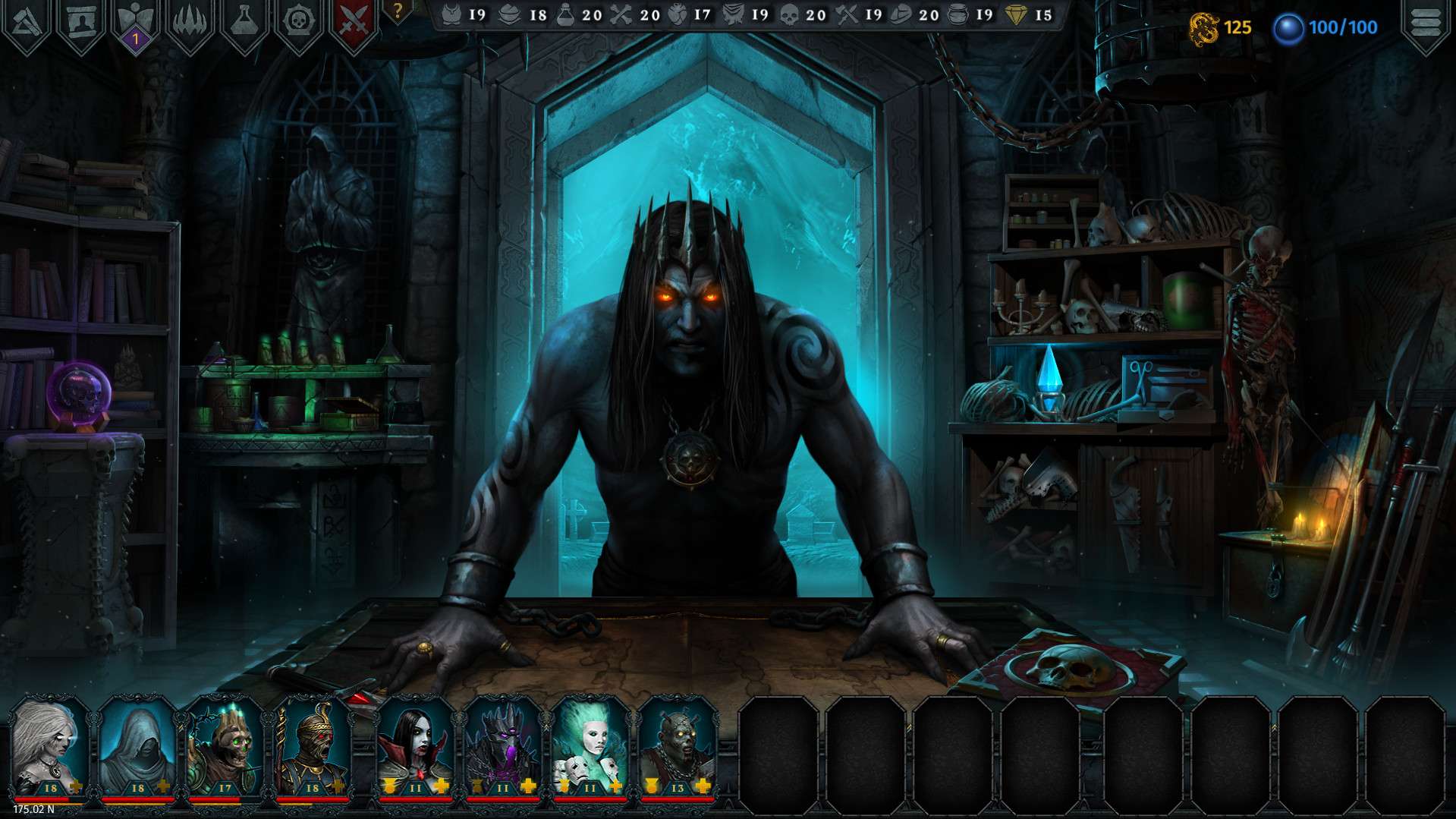The width and height of the screenshot is (1456, 819).
Task: Open the alchemy flask icon
Action: (244, 20)
